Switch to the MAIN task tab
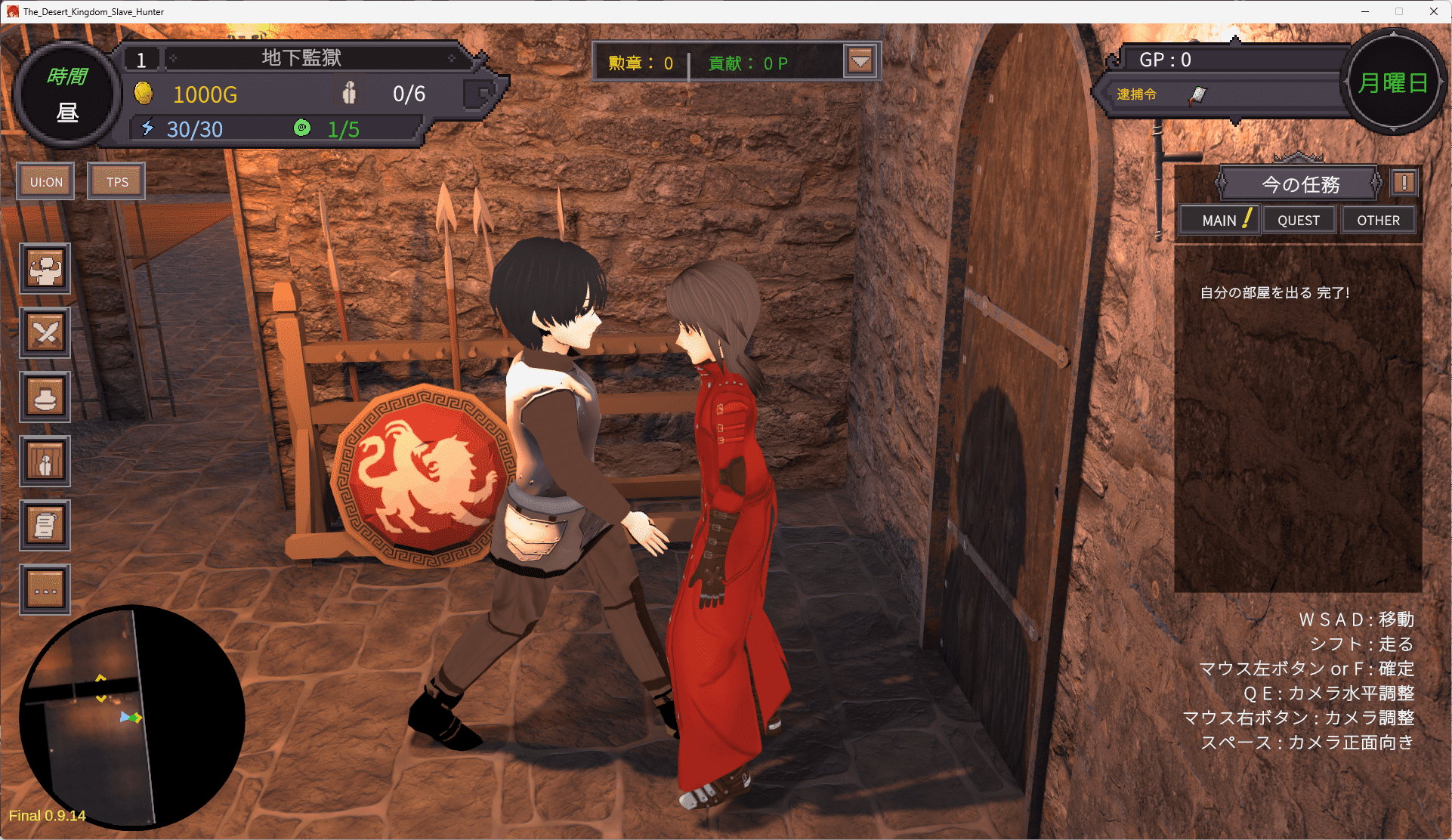Screen dimensions: 1452x840 1219,221
